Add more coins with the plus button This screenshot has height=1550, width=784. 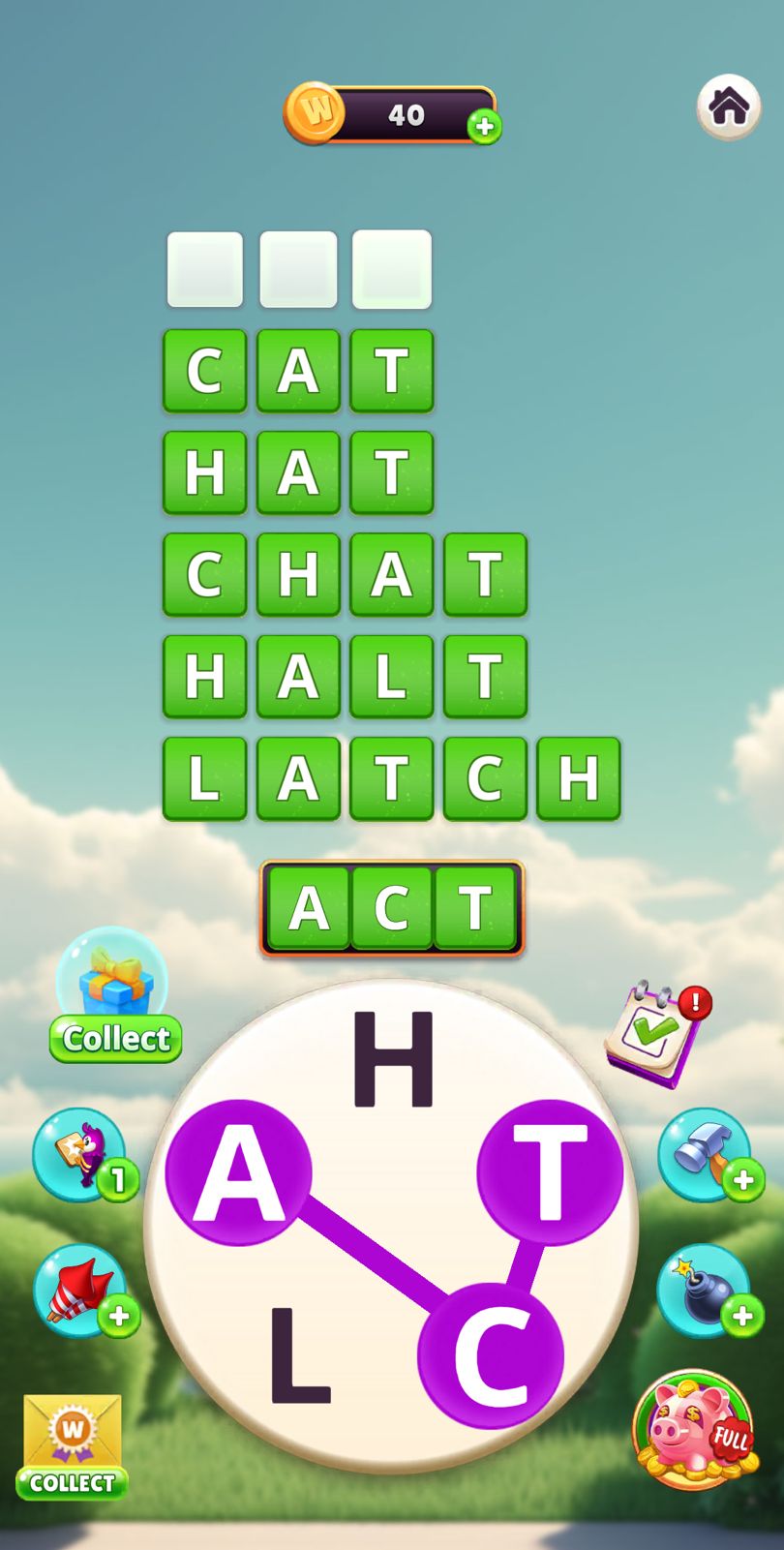click(484, 127)
